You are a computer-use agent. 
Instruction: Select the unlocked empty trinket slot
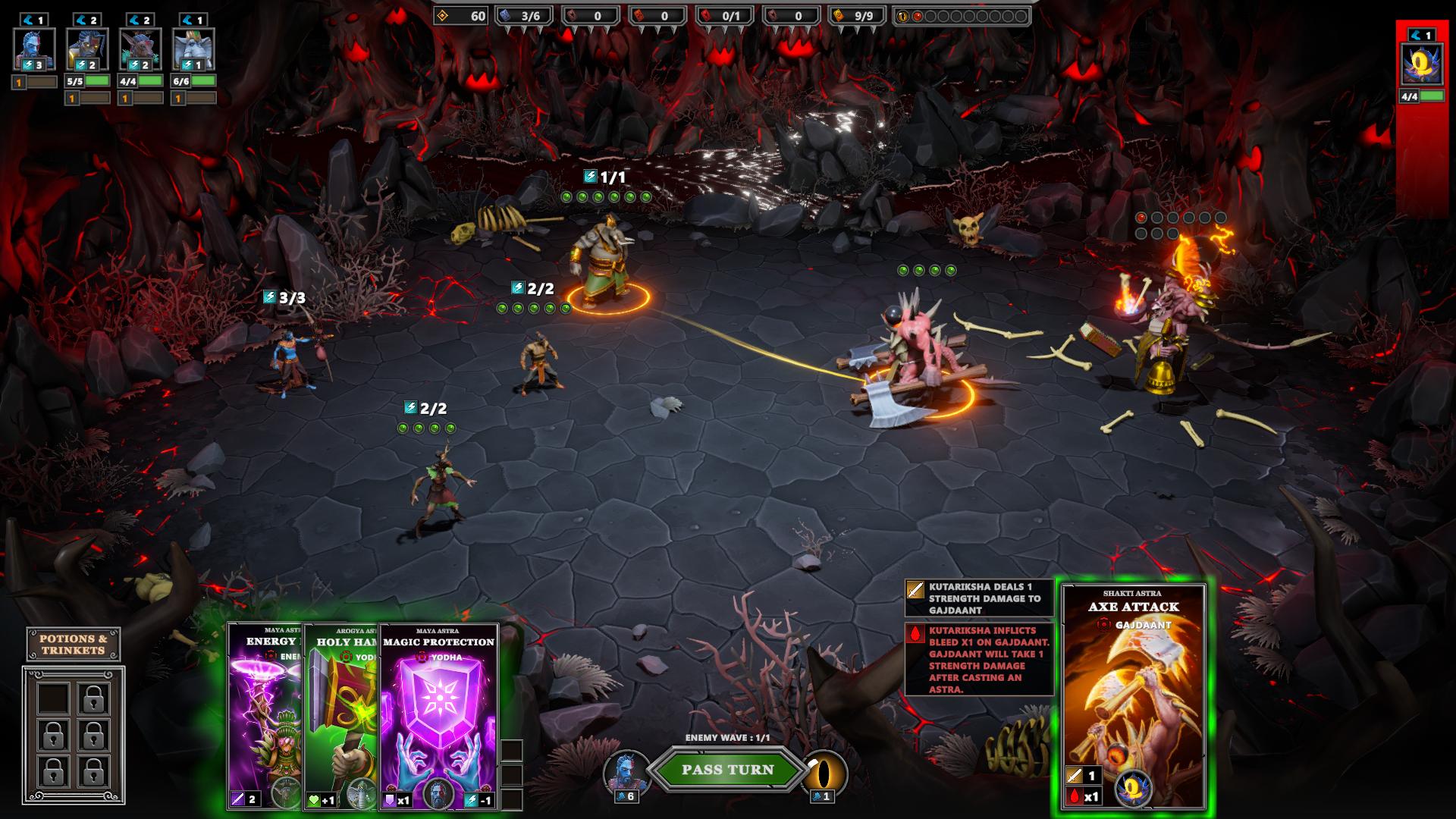point(53,698)
